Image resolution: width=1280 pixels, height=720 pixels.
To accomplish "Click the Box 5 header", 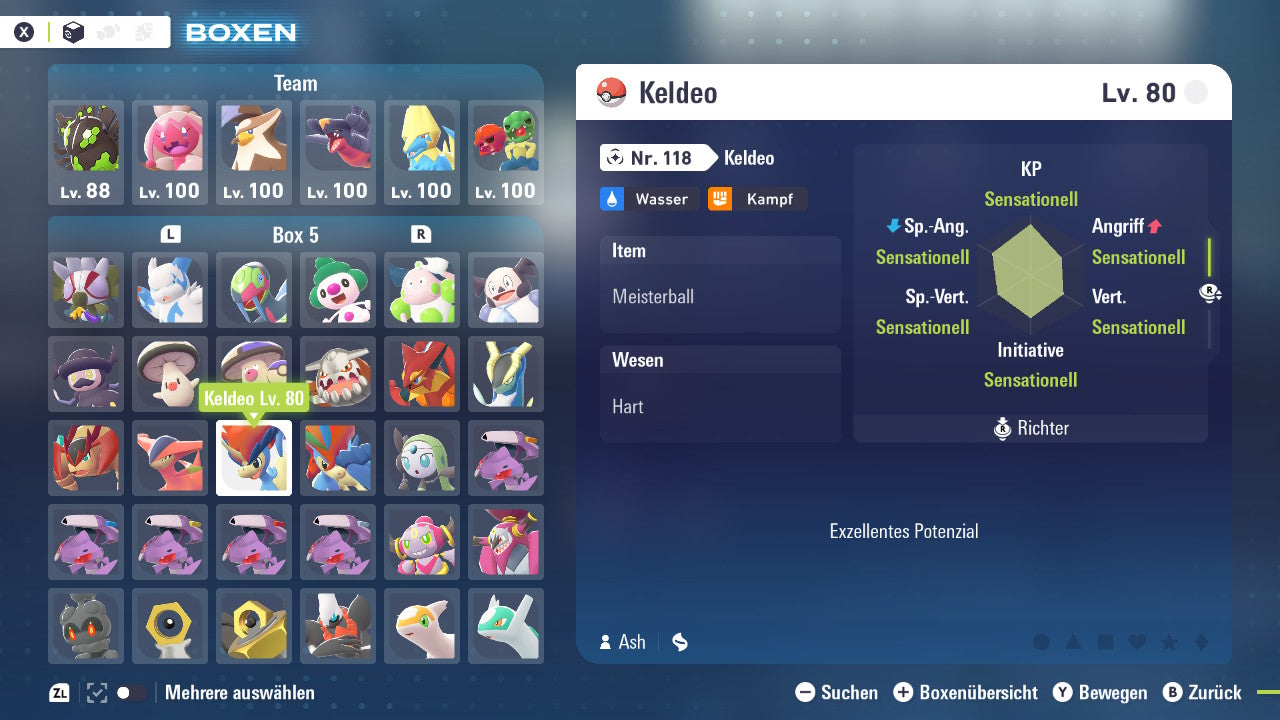I will tap(295, 236).
